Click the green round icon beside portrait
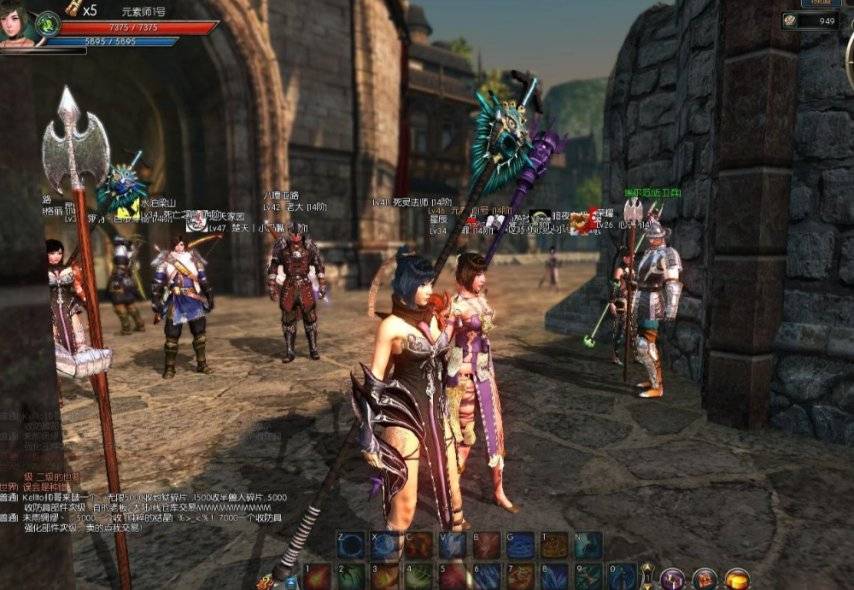This screenshot has width=854, height=590. tap(47, 22)
